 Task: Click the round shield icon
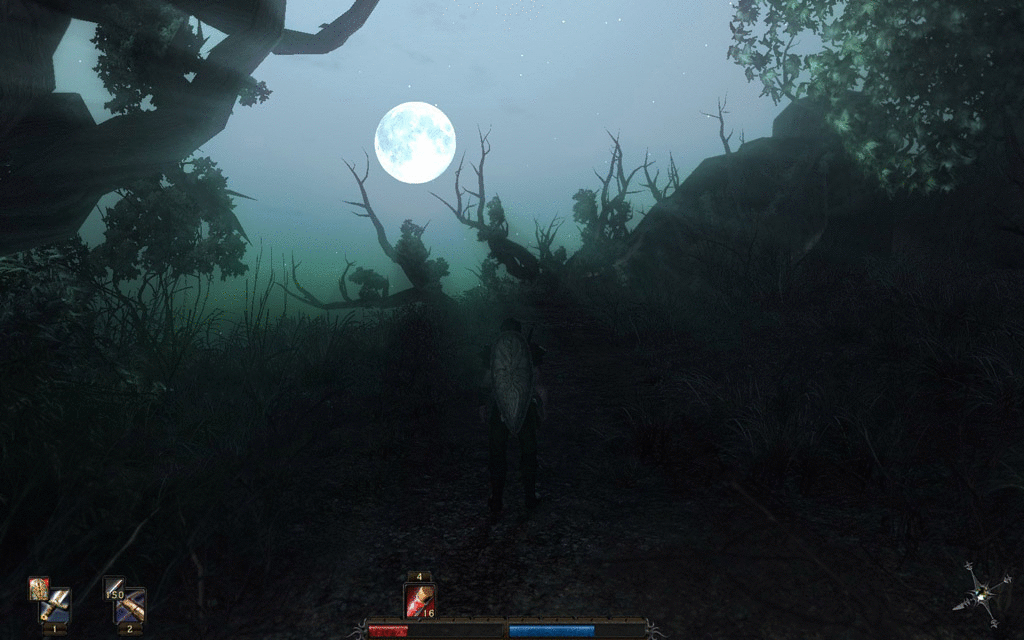tap(38, 589)
